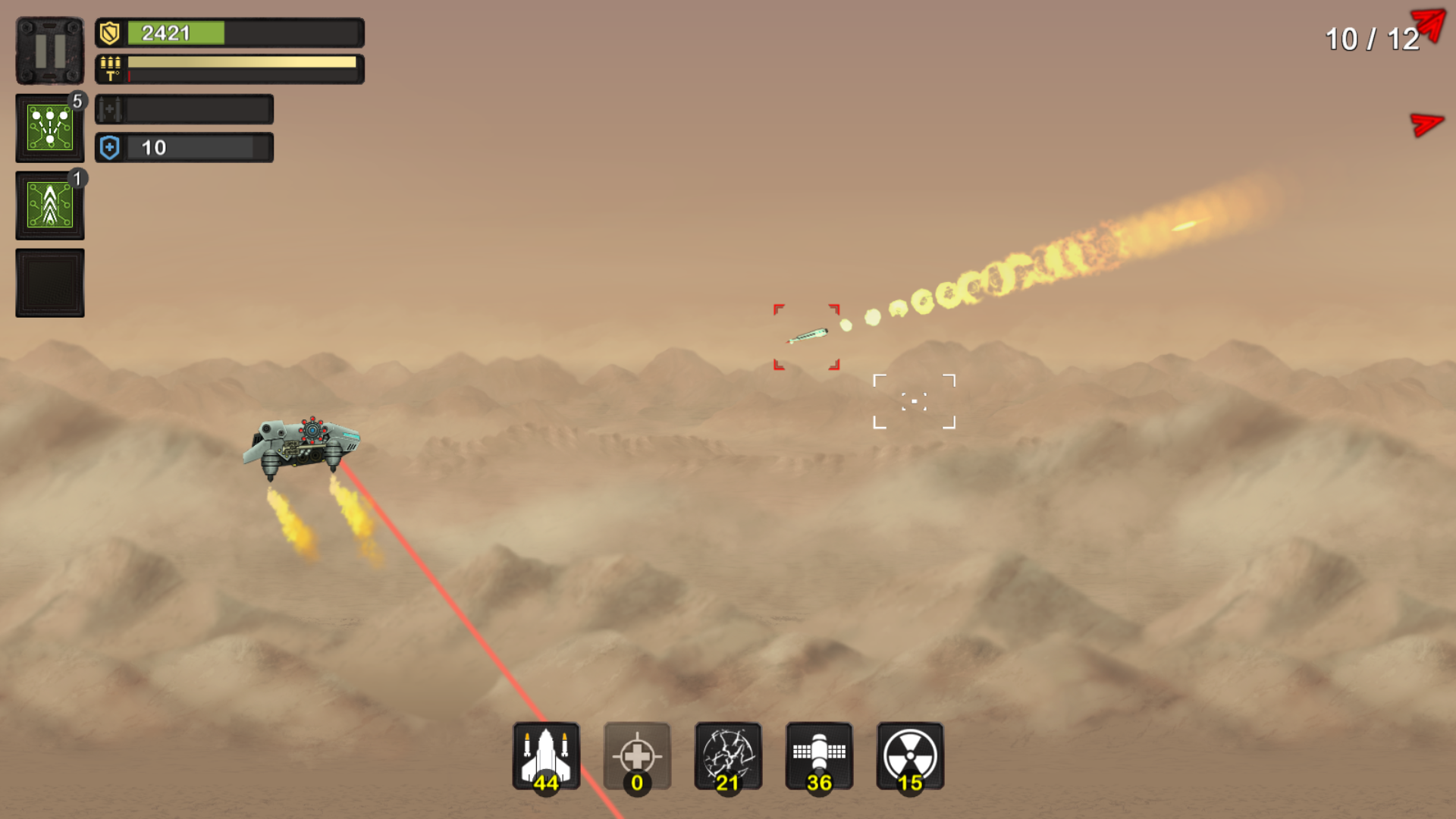Trigger the nuclear strike ability with 15 charges
The image size is (1456, 819).
click(x=908, y=756)
